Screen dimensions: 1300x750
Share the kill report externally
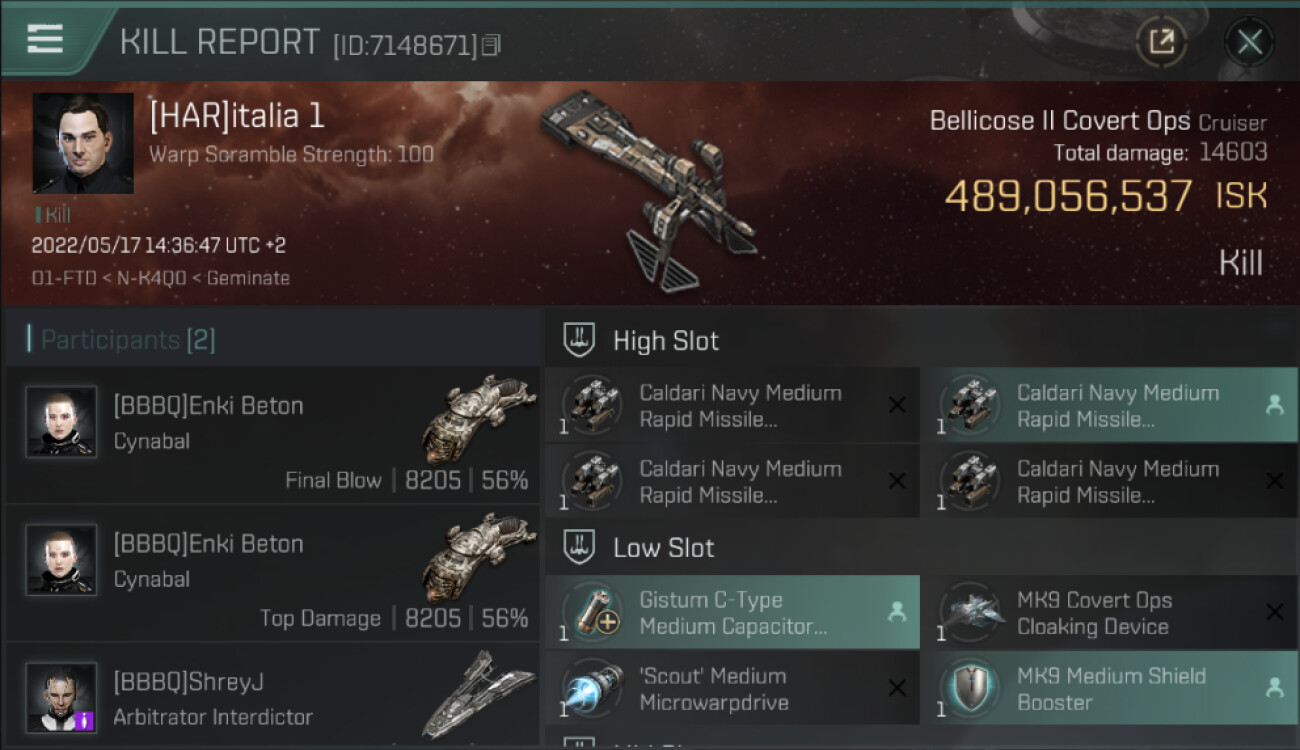(x=1161, y=42)
